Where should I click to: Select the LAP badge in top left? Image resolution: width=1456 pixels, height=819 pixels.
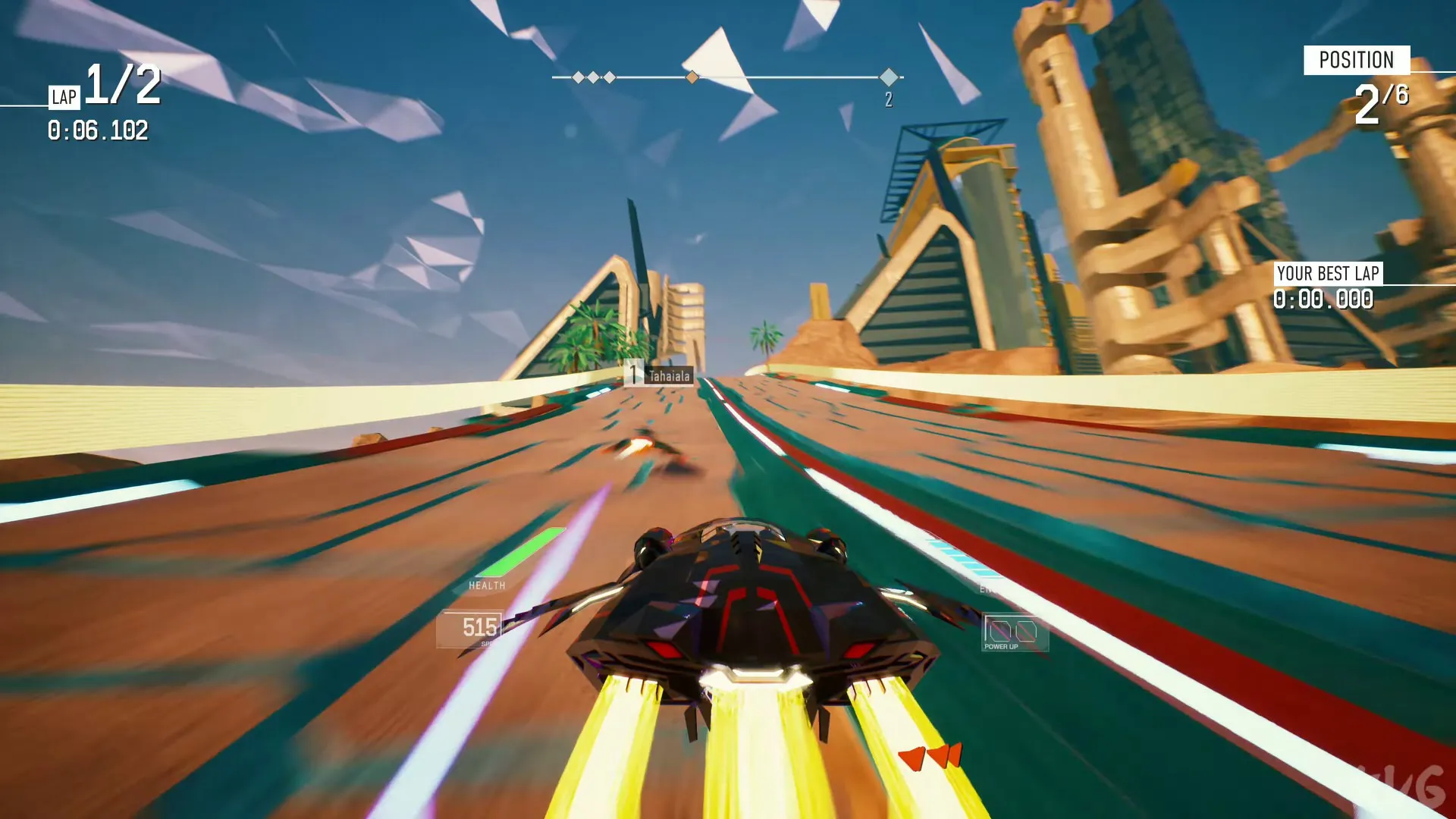[64, 97]
